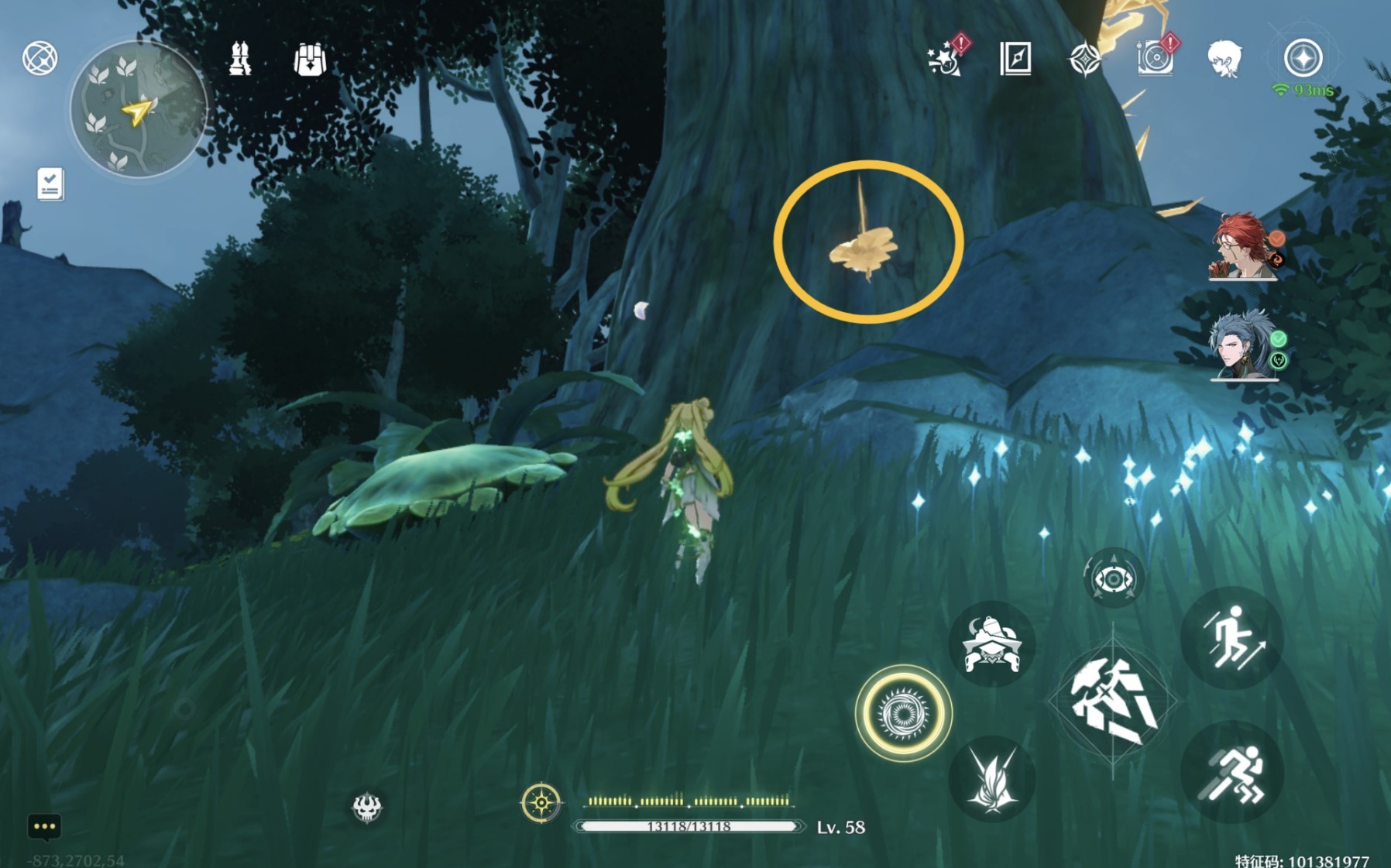Tap the jump figure with arrow button
Screen dimensions: 1391x868
tap(1233, 638)
